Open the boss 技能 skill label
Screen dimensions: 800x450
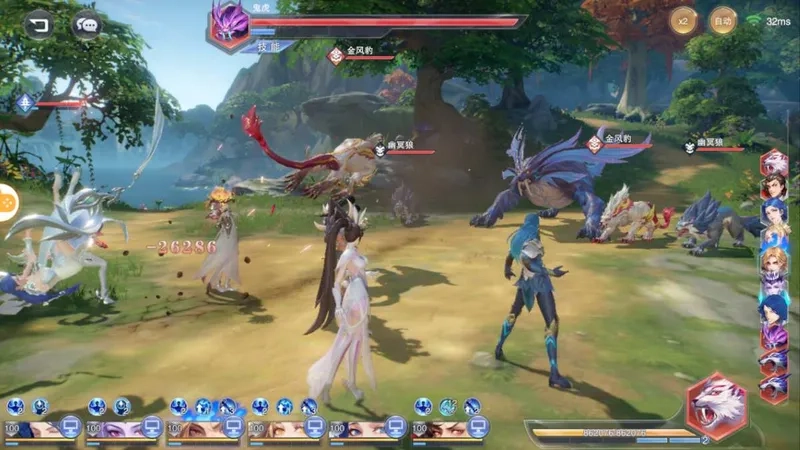271,46
